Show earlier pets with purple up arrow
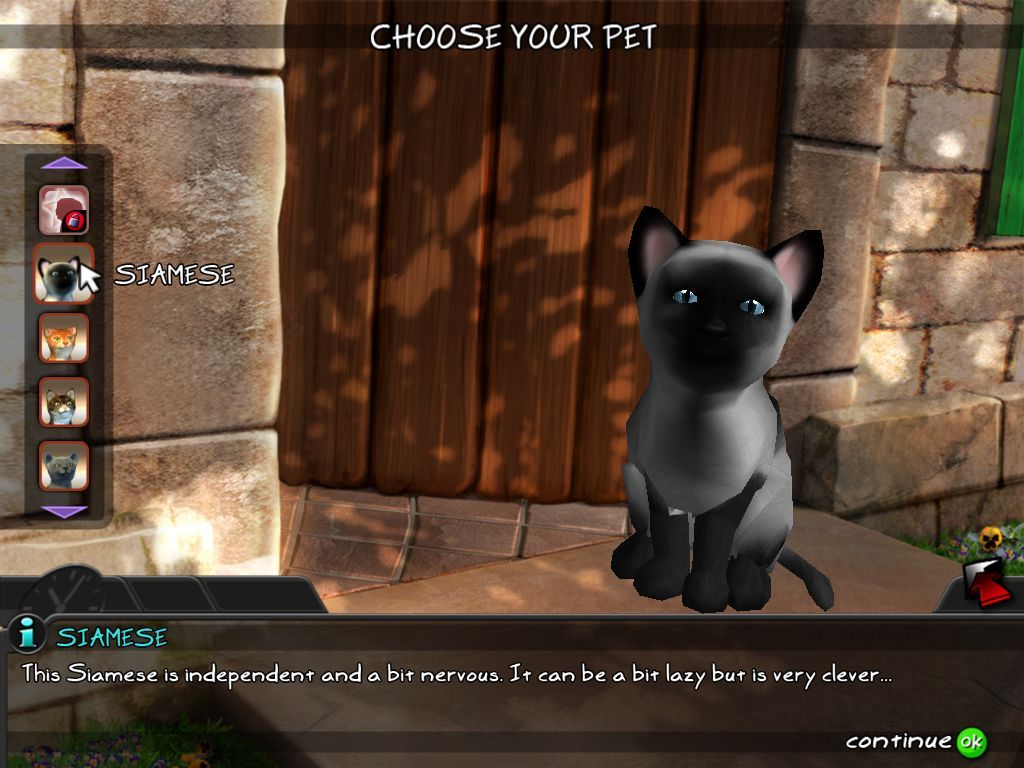Viewport: 1024px width, 768px height. tap(65, 163)
